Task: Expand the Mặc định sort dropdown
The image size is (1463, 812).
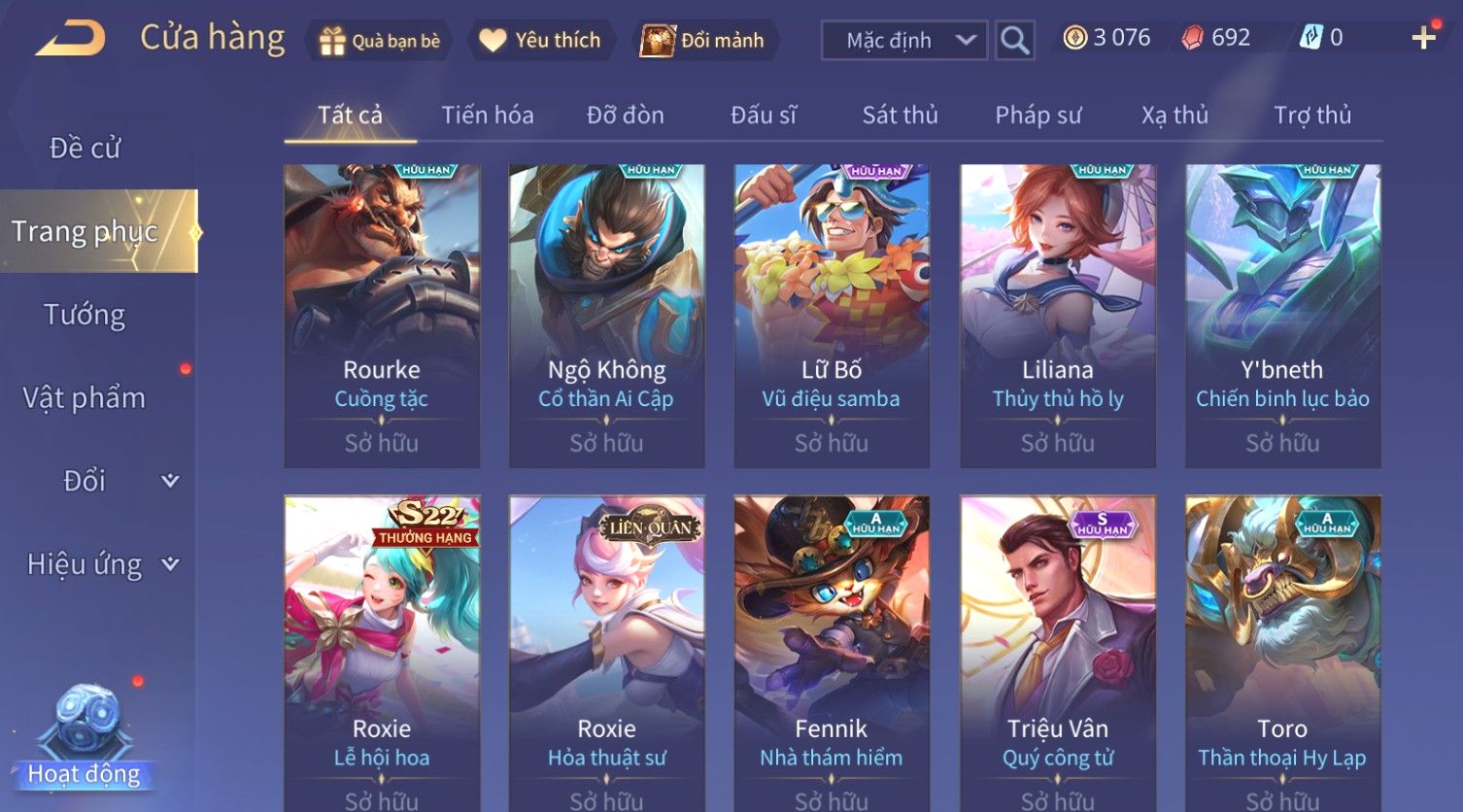Action: [x=903, y=41]
